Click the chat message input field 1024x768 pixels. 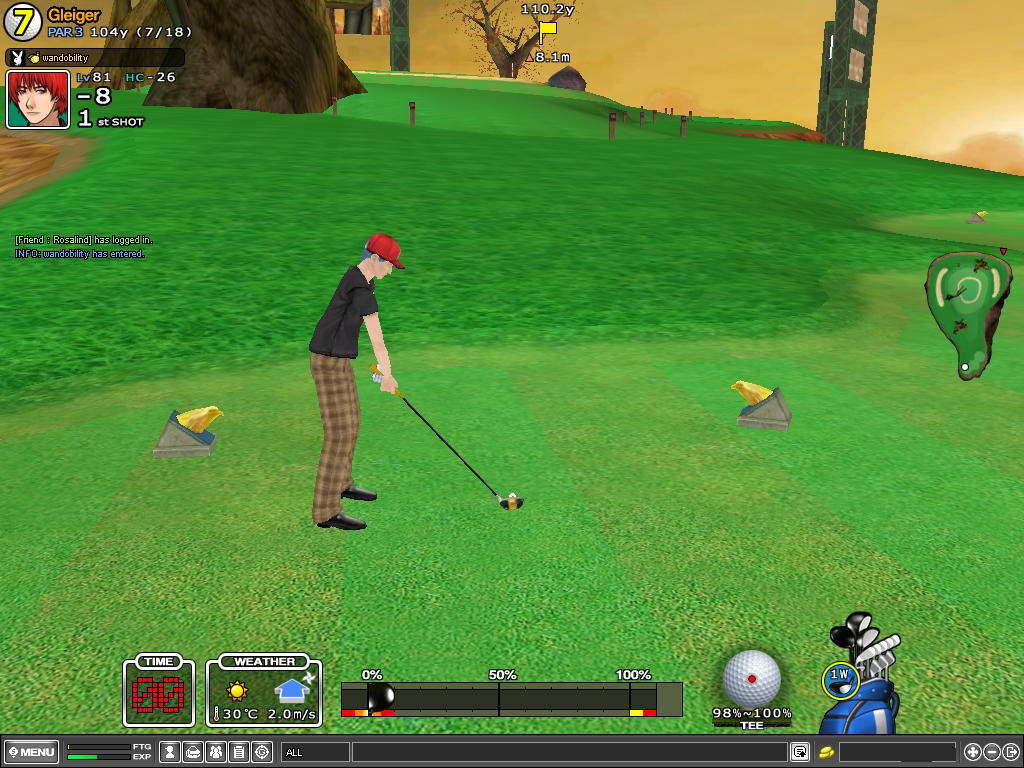coord(568,752)
